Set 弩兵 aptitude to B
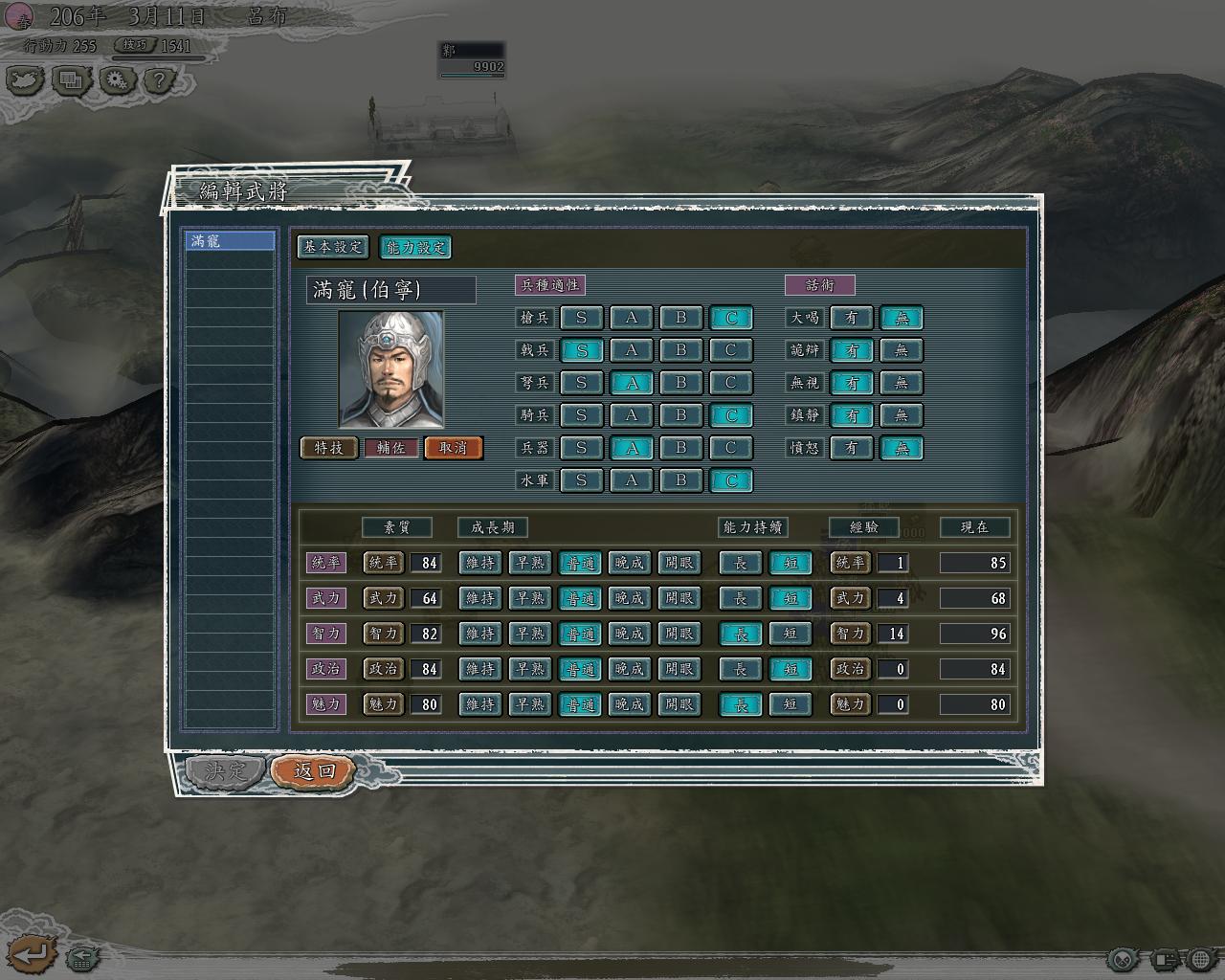Image resolution: width=1225 pixels, height=980 pixels. click(680, 383)
